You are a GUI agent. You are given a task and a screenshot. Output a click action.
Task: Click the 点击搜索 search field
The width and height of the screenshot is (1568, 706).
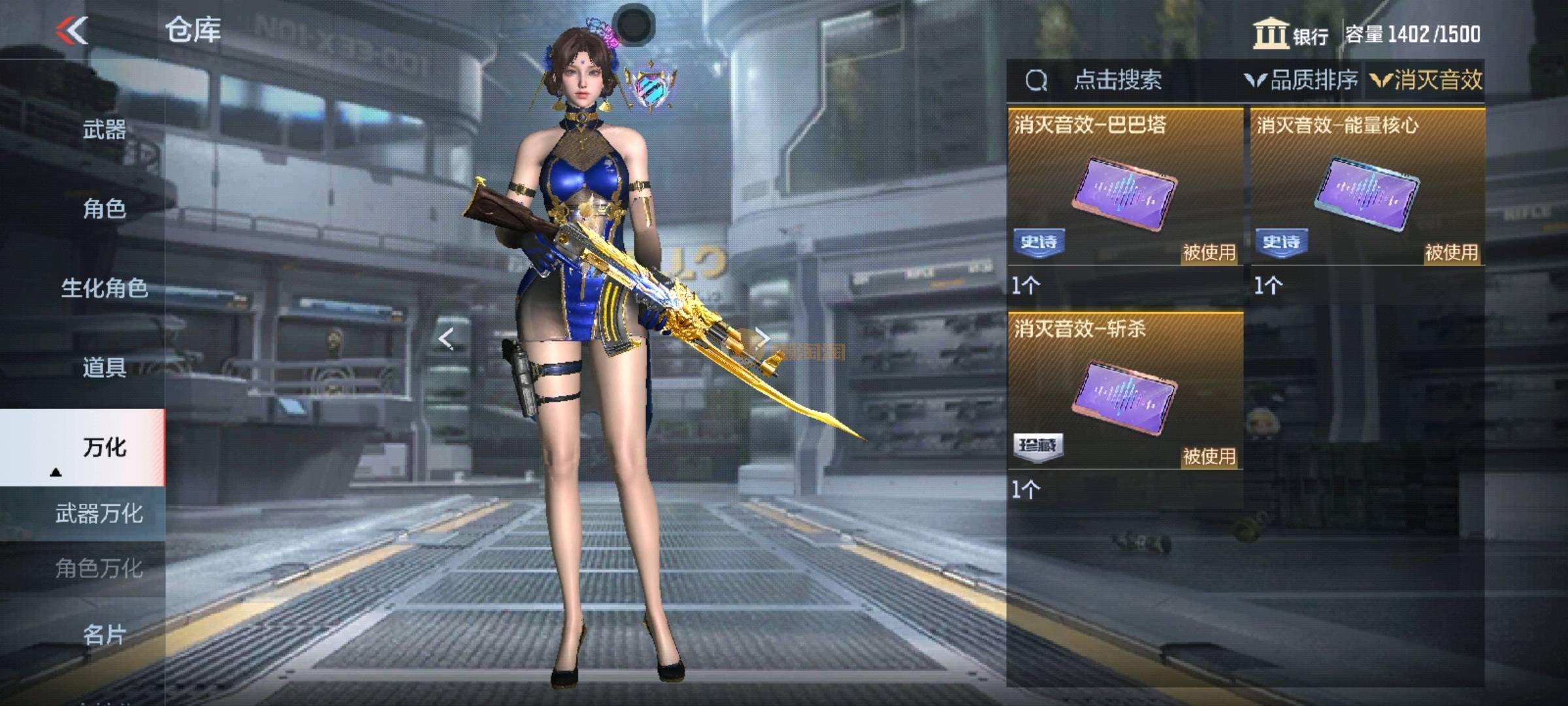(x=1117, y=80)
